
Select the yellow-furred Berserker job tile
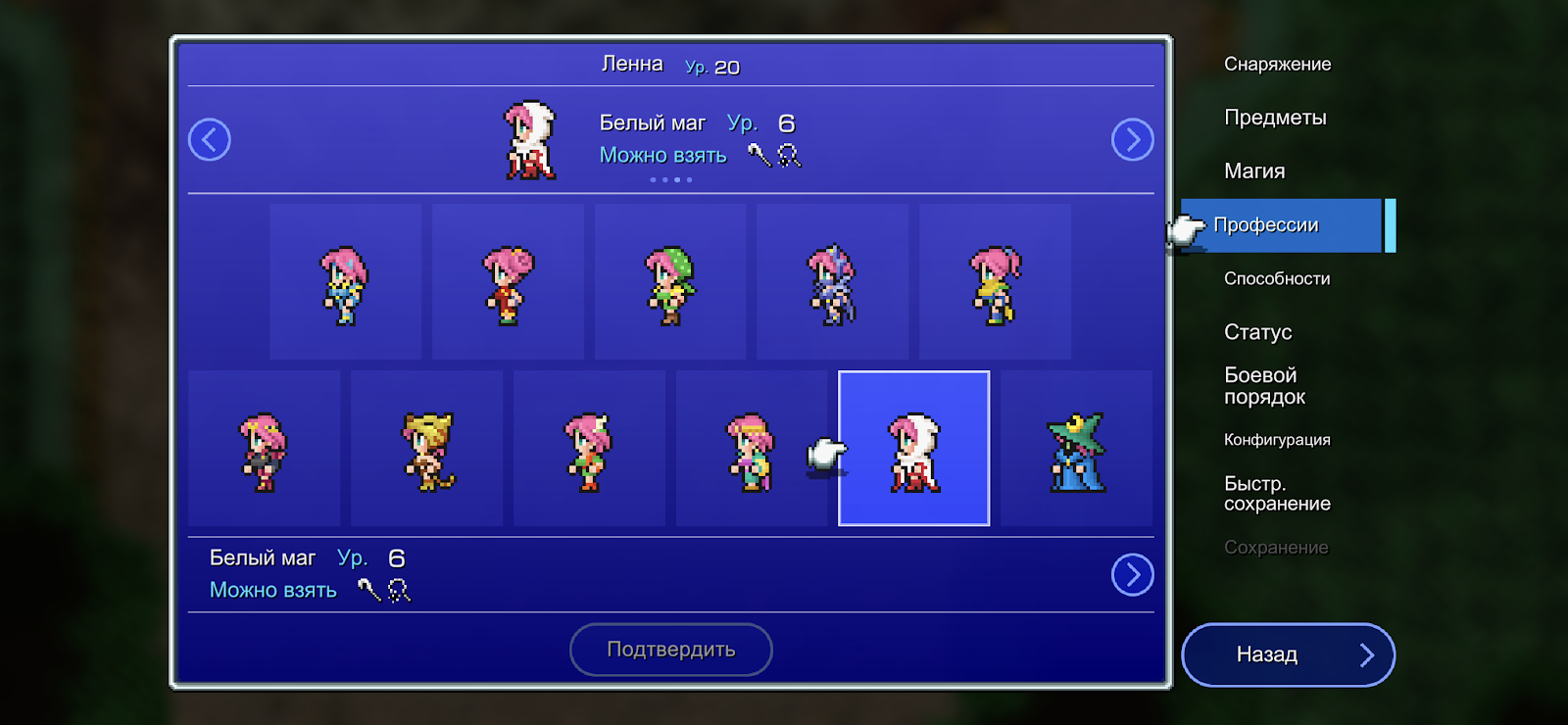pos(426,449)
